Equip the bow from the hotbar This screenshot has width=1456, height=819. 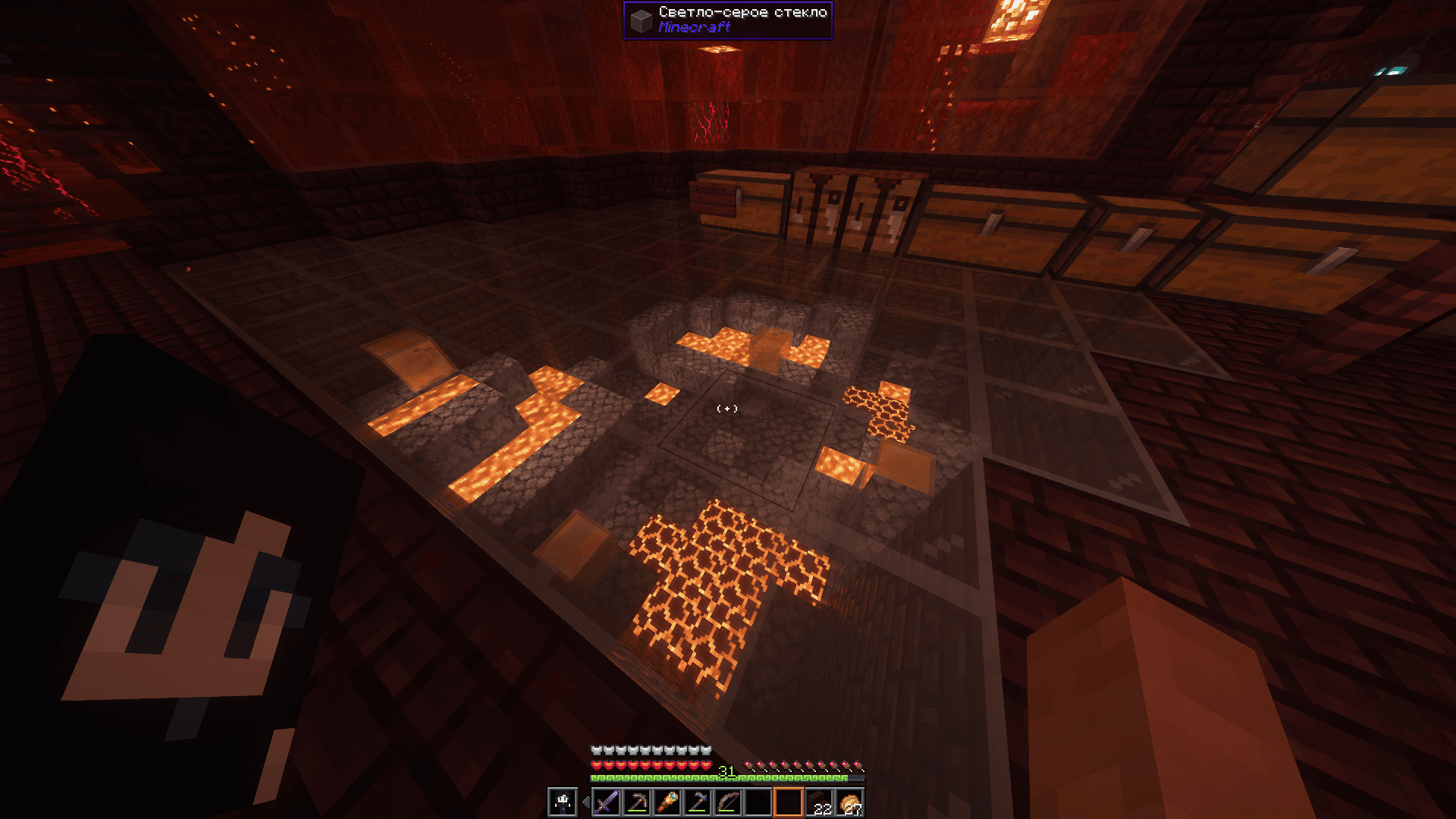(728, 802)
